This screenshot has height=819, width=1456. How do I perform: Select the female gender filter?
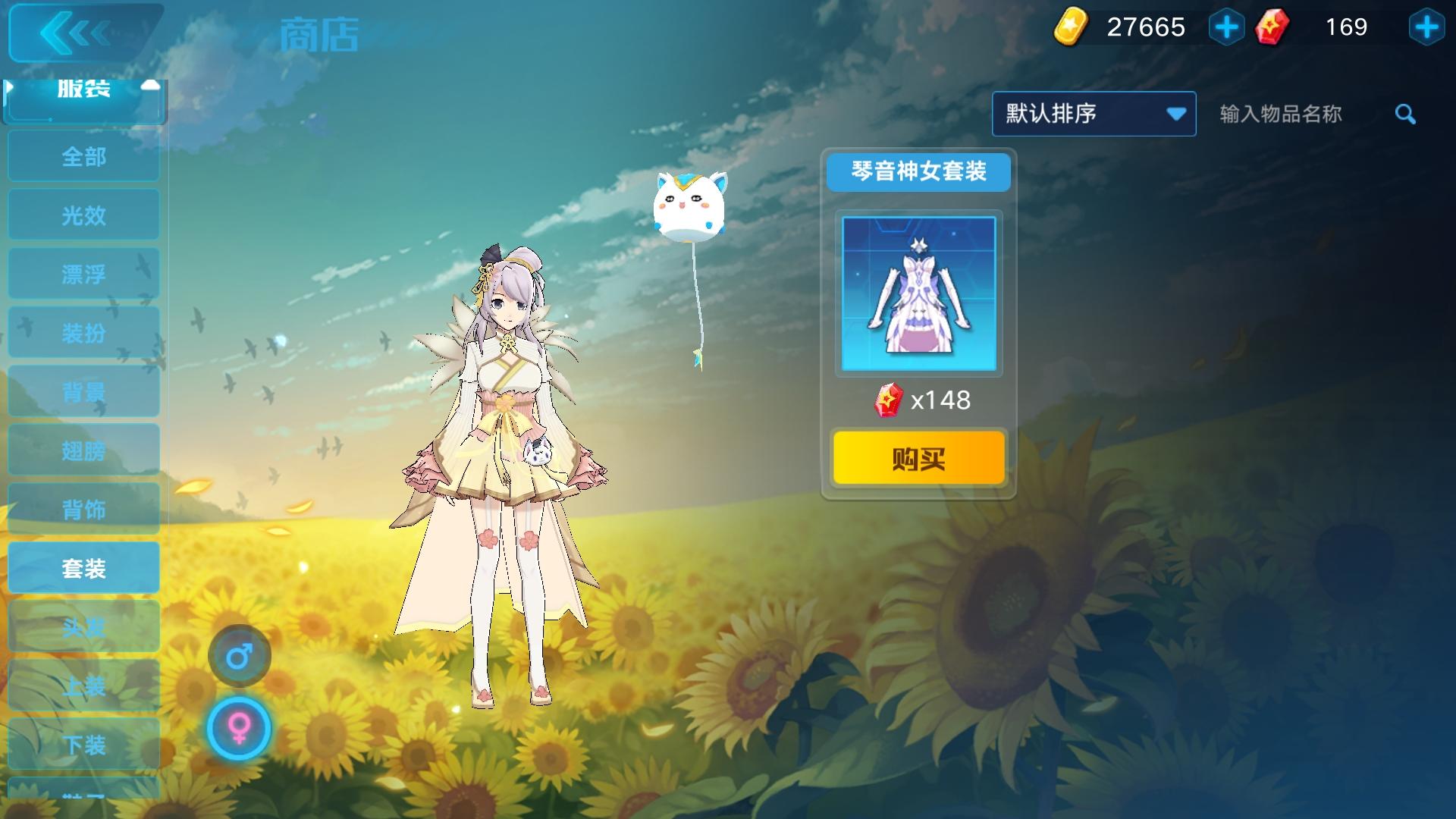point(239,728)
